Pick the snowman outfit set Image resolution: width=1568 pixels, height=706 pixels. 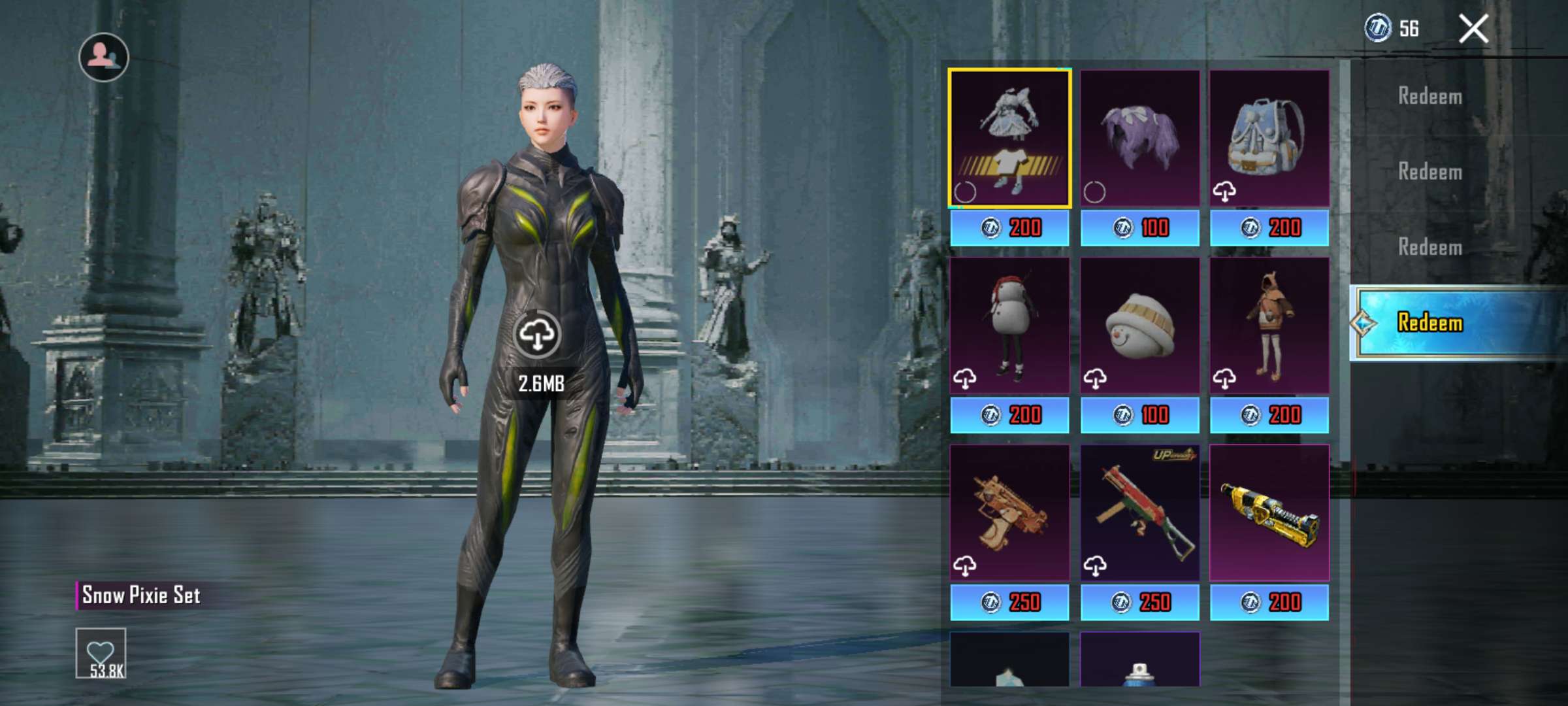[x=1009, y=326]
